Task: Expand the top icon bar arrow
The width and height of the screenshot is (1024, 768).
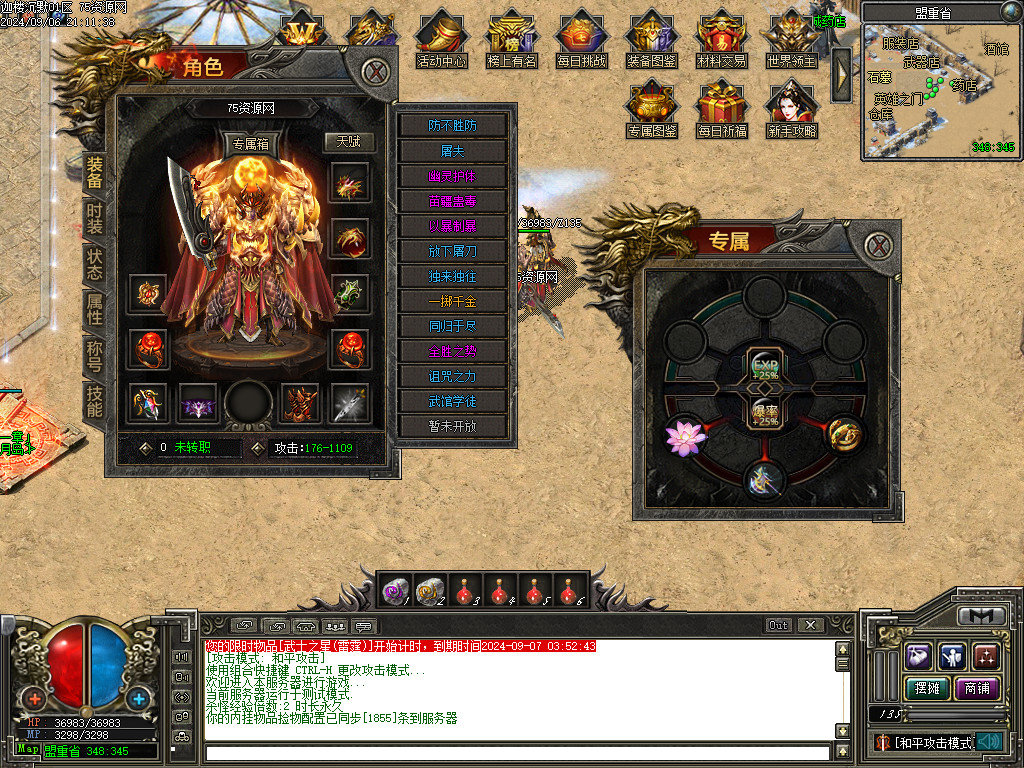Action: pos(841,68)
